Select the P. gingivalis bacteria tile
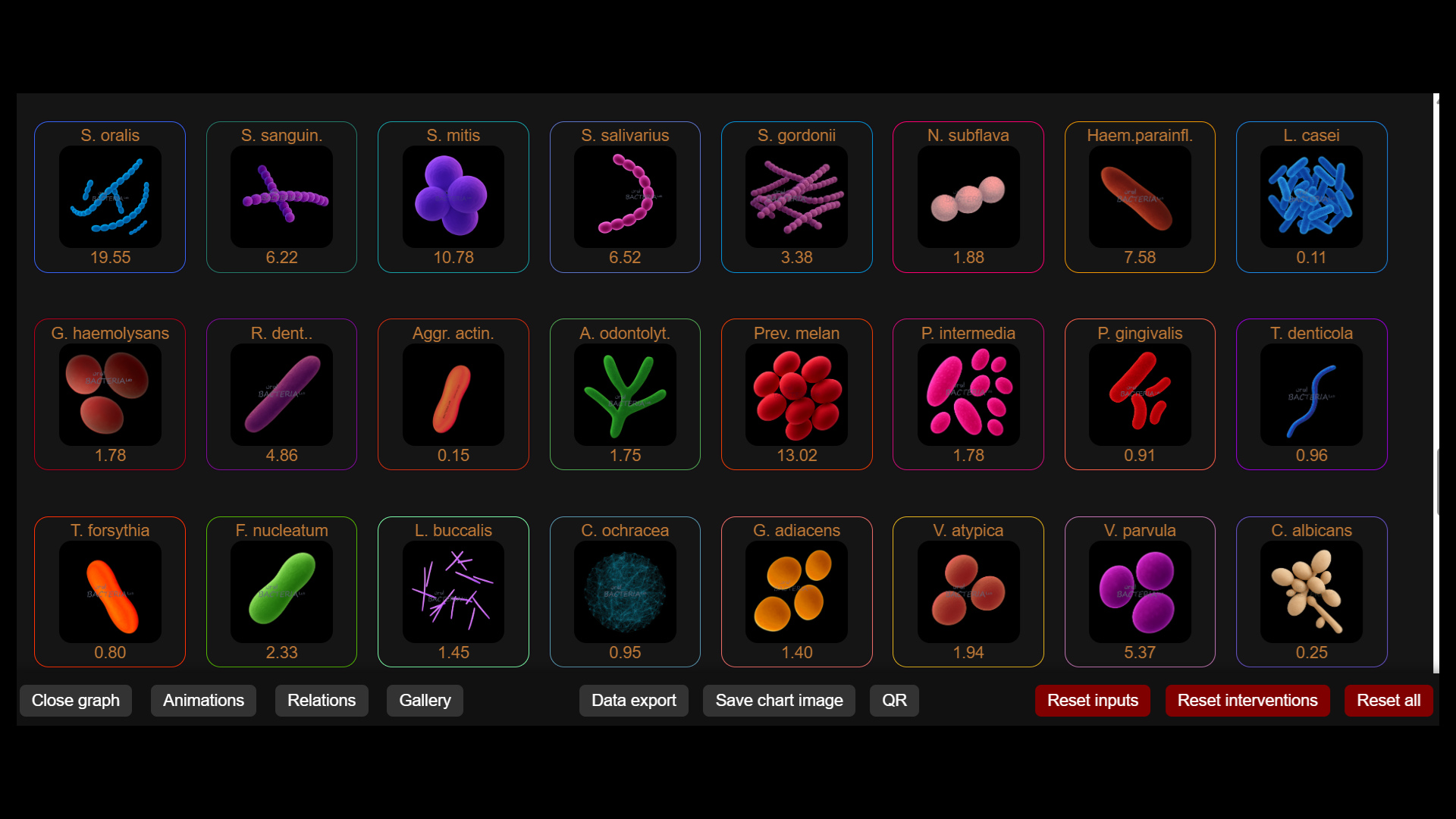The height and width of the screenshot is (819, 1456). (1141, 394)
